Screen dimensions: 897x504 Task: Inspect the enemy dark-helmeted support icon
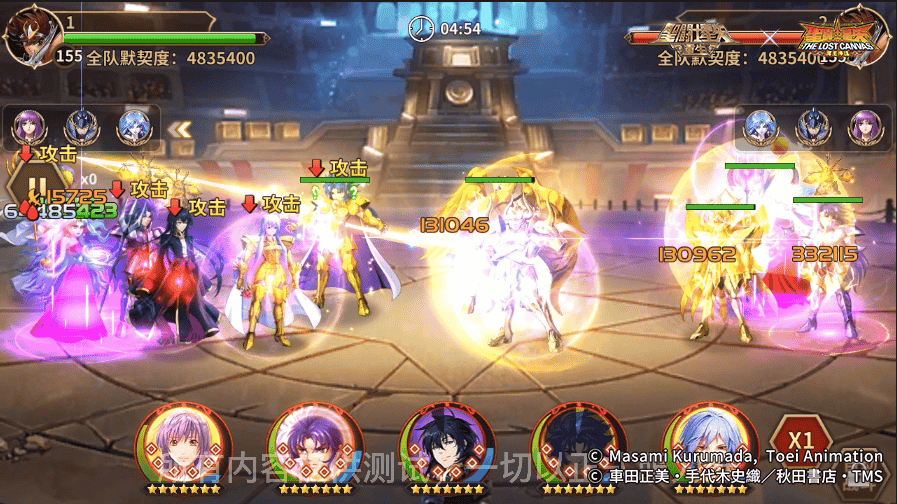[x=813, y=127]
